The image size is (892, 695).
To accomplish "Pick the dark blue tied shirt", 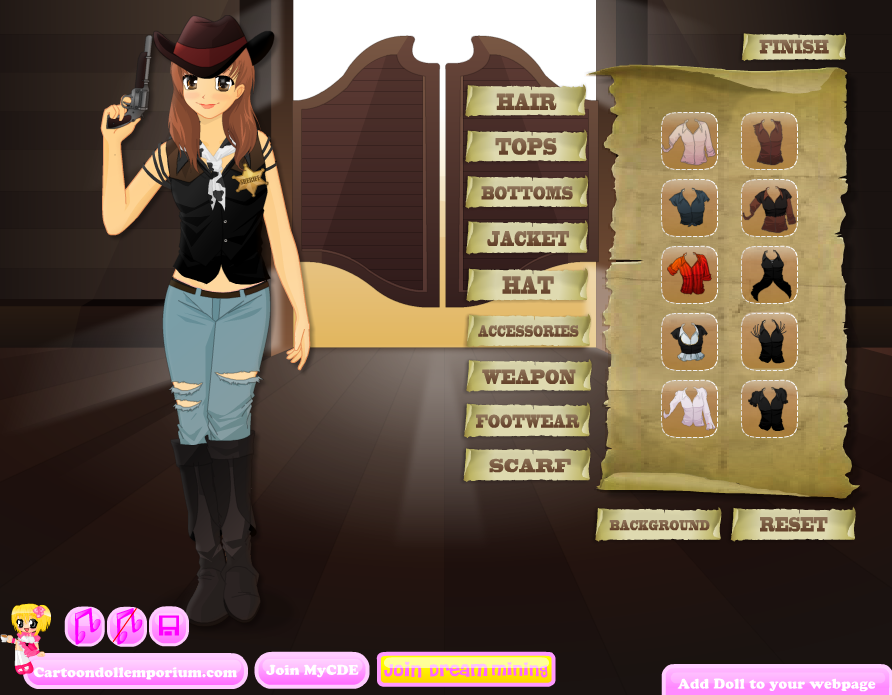I will [689, 208].
